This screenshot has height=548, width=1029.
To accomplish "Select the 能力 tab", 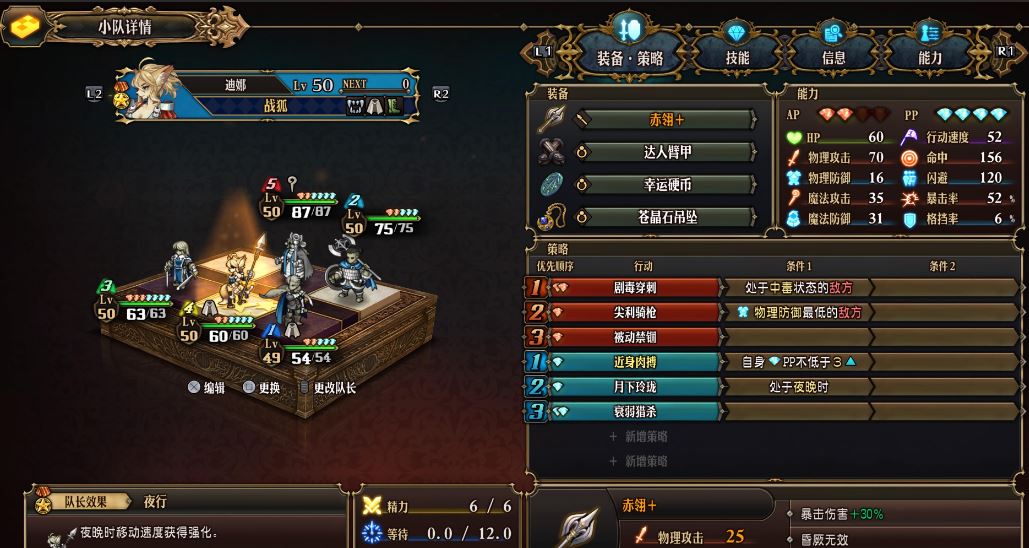I will 929,57.
